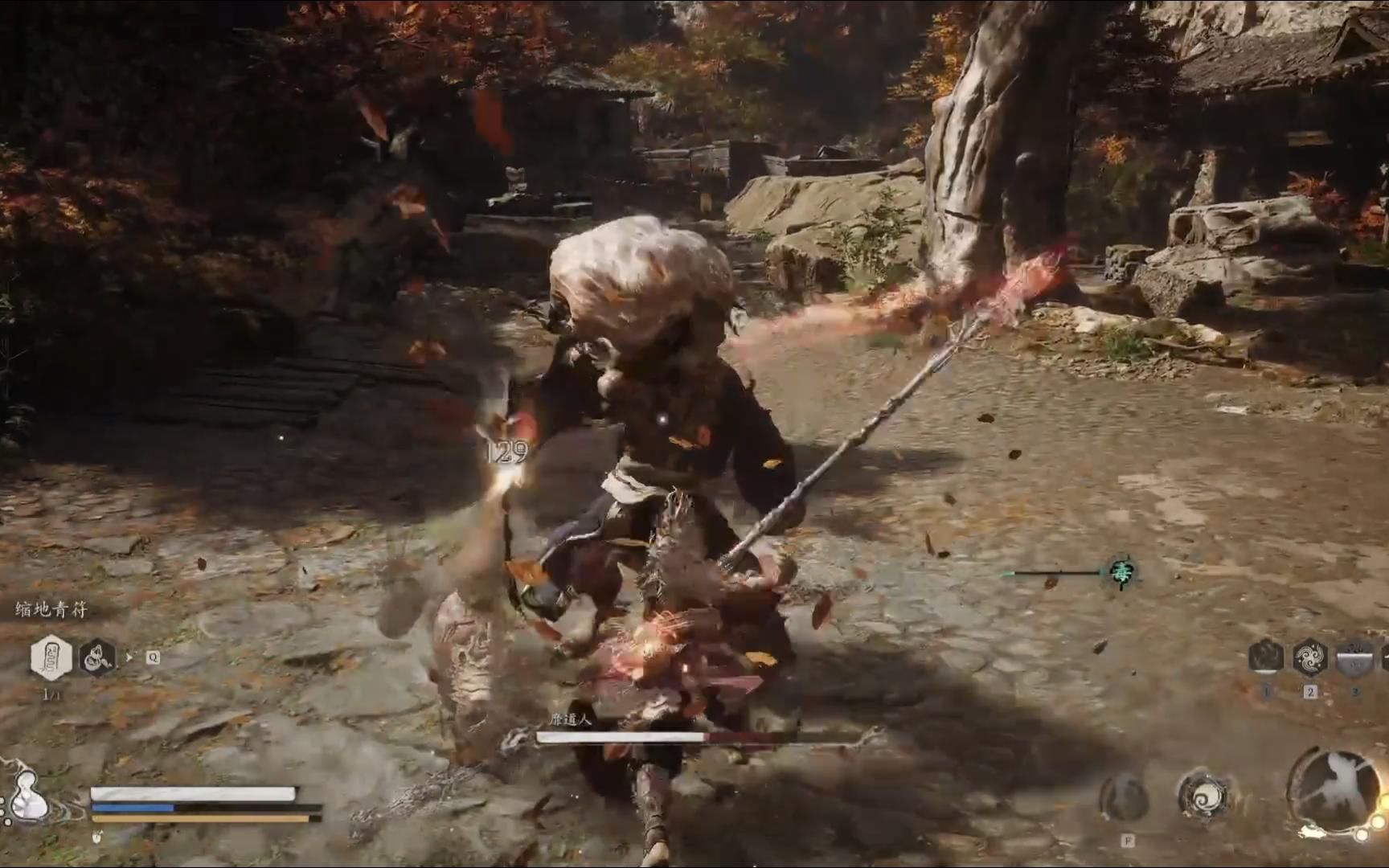Select the dimmed spell icon in slot 1
The height and width of the screenshot is (868, 1389).
coord(1266,657)
